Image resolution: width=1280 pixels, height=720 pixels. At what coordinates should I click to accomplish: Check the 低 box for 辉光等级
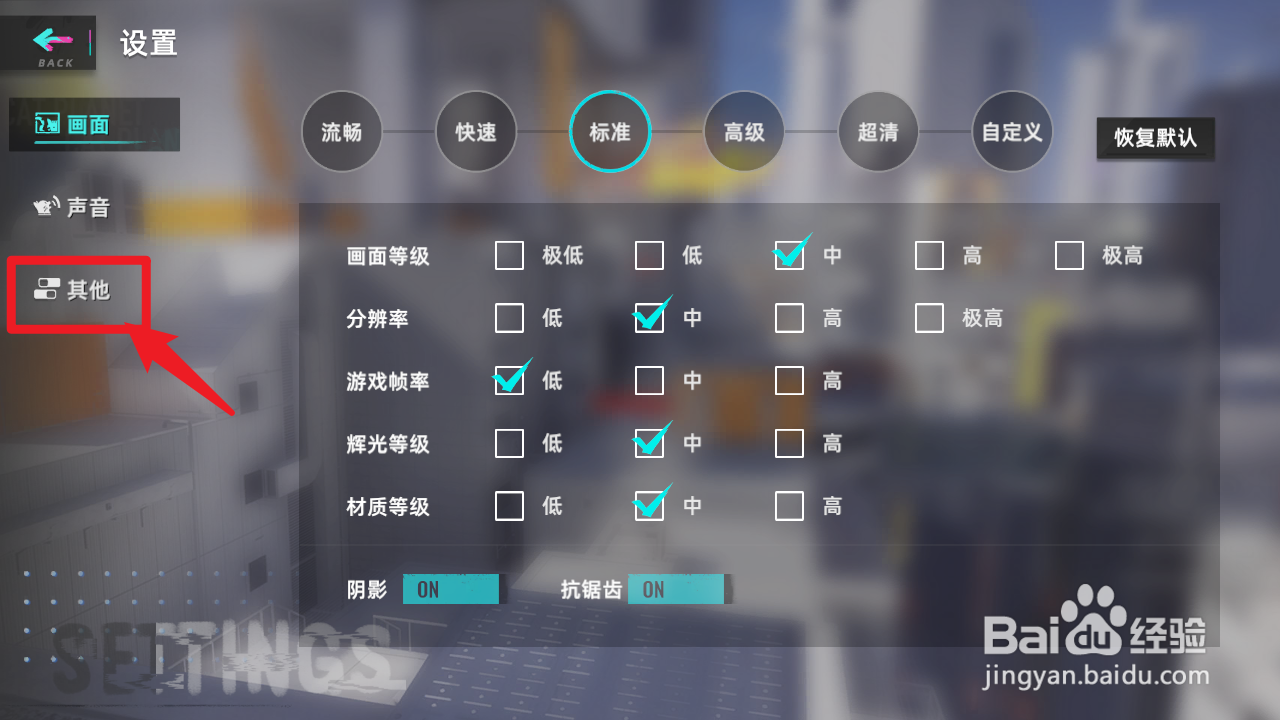(509, 443)
